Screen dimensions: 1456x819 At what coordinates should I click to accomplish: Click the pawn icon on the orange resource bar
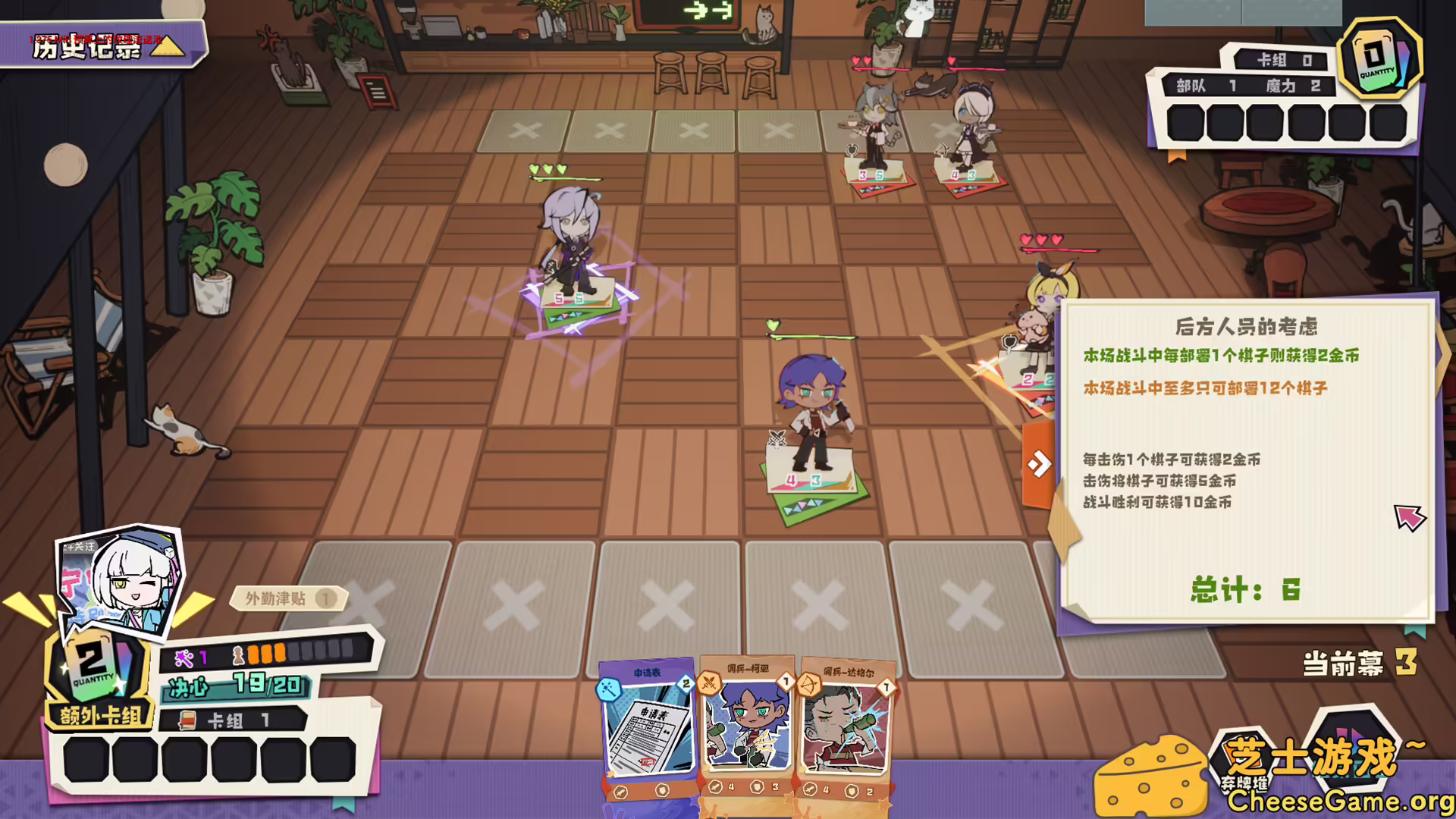click(x=238, y=657)
